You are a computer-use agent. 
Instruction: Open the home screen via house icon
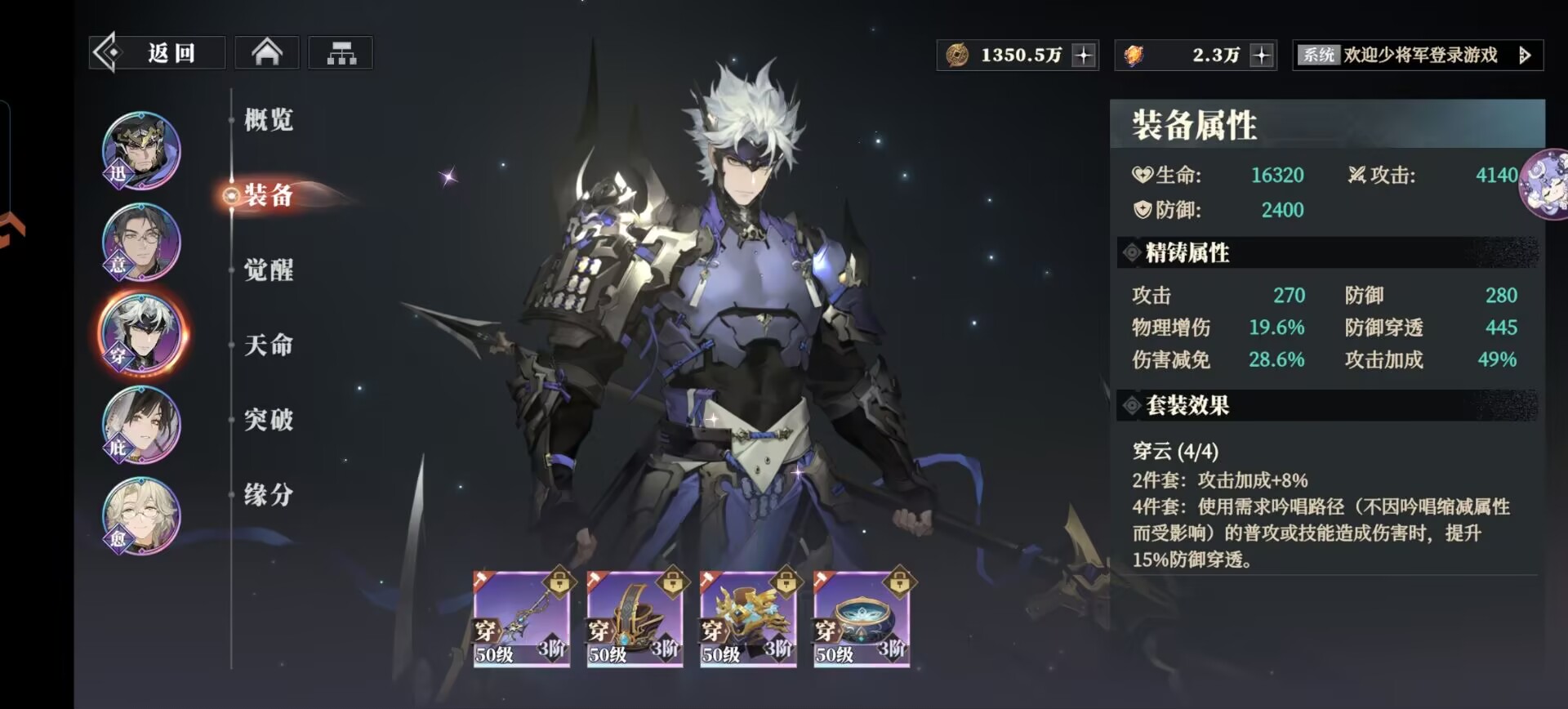pos(267,54)
